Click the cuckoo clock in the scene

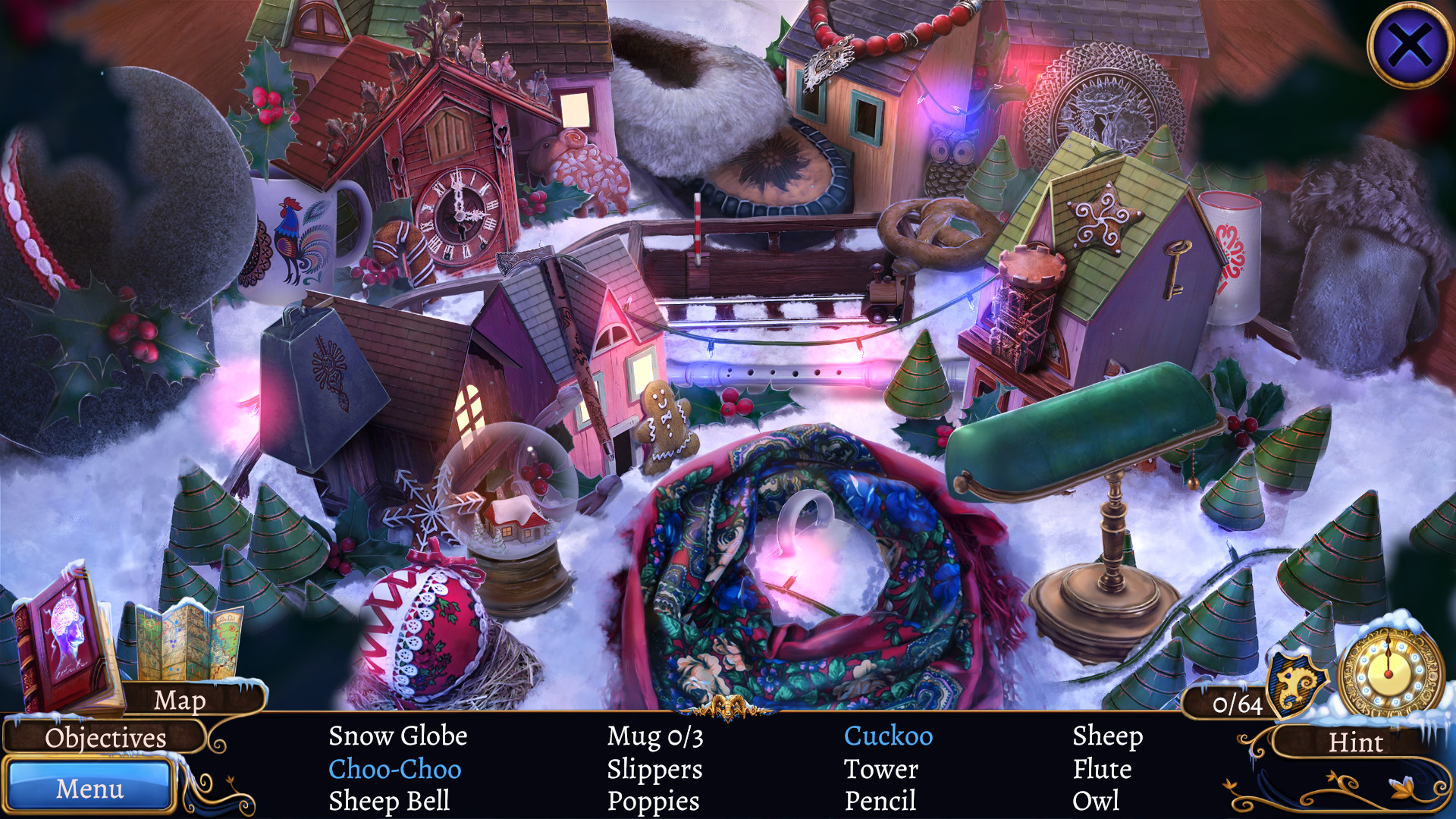[x=459, y=212]
